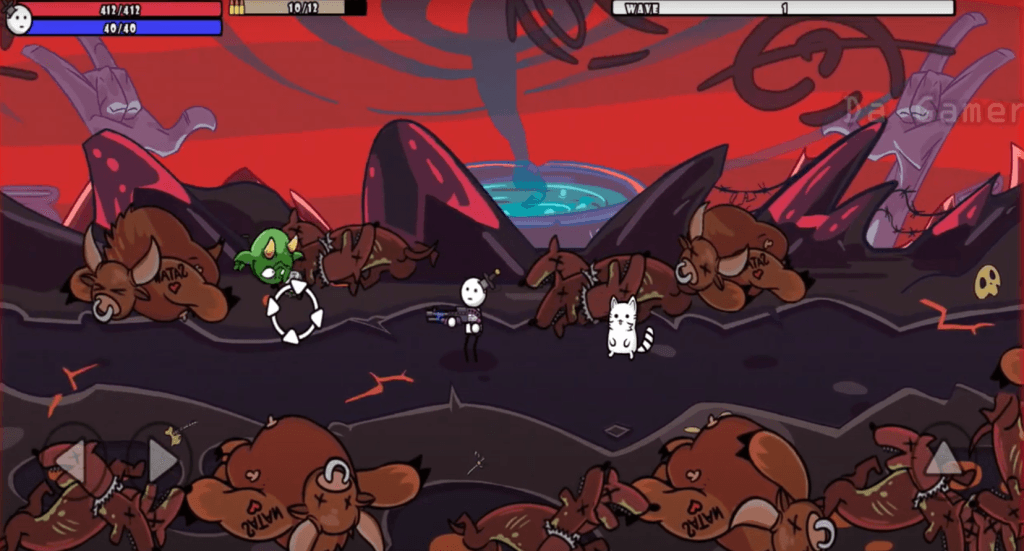The width and height of the screenshot is (1024, 551).
Task: Hit the up arrow jump button
Action: pos(943,459)
